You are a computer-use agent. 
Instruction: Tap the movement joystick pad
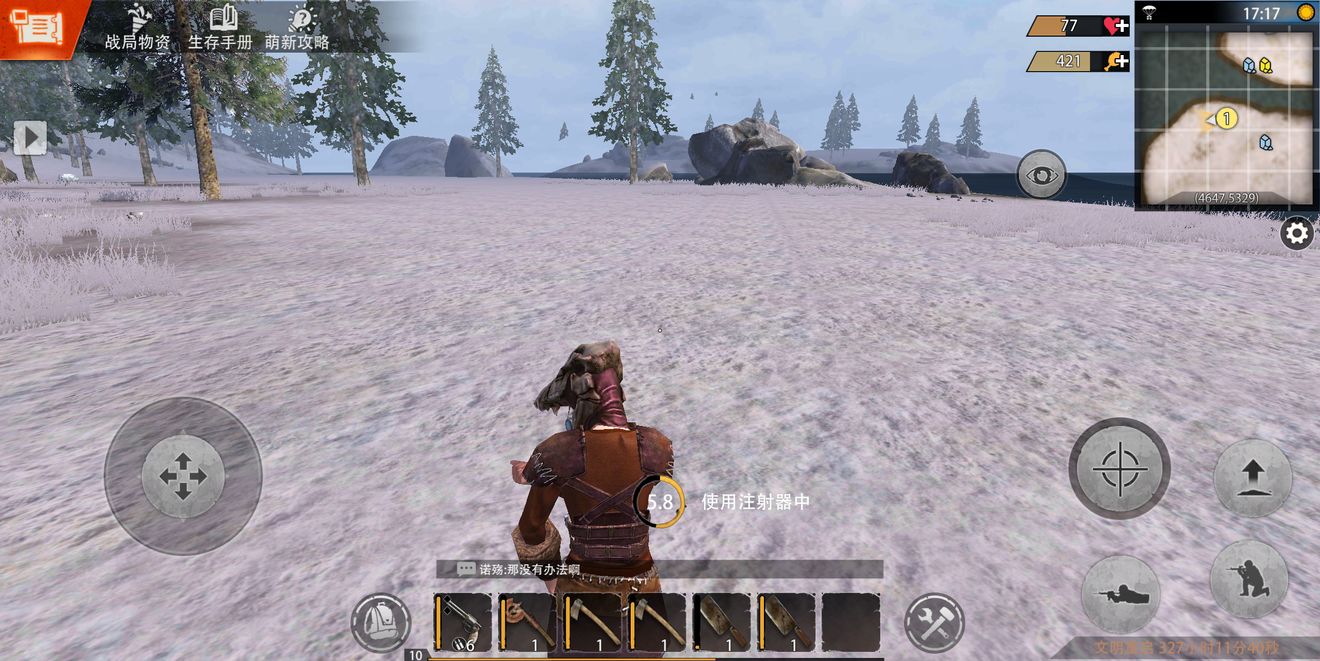pos(183,476)
